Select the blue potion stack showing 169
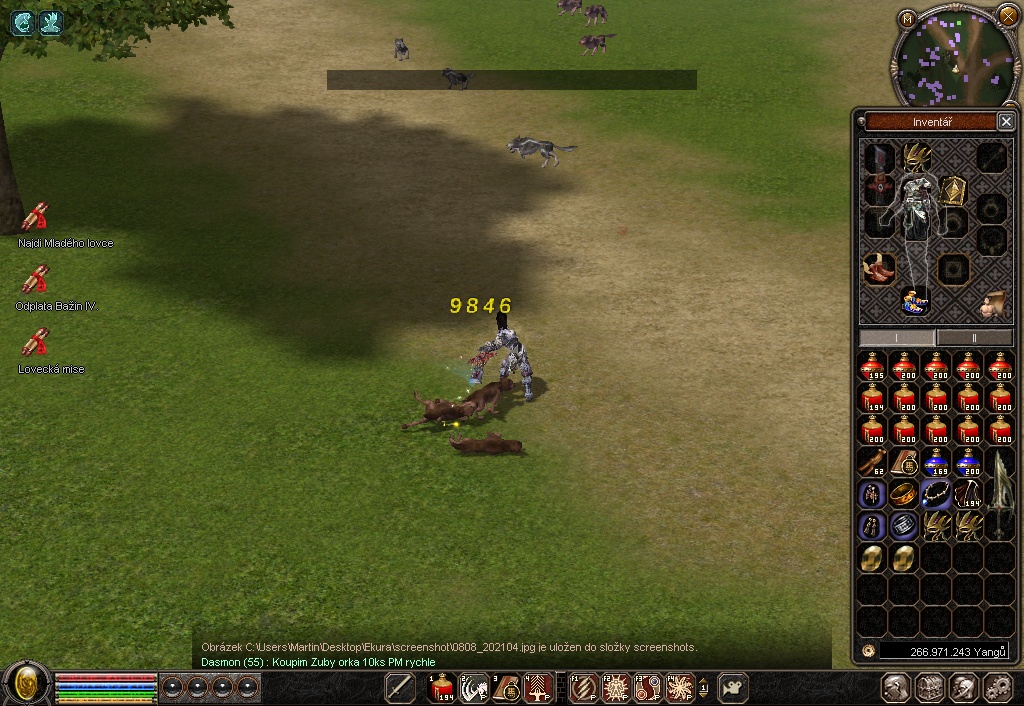The image size is (1024, 706). point(937,462)
